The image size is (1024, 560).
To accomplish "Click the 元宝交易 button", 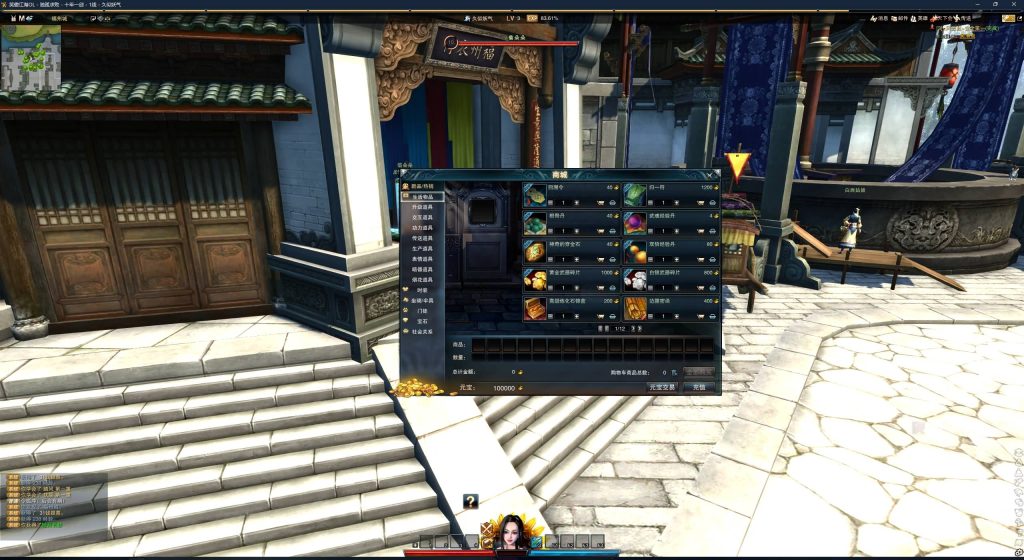I will coord(662,386).
